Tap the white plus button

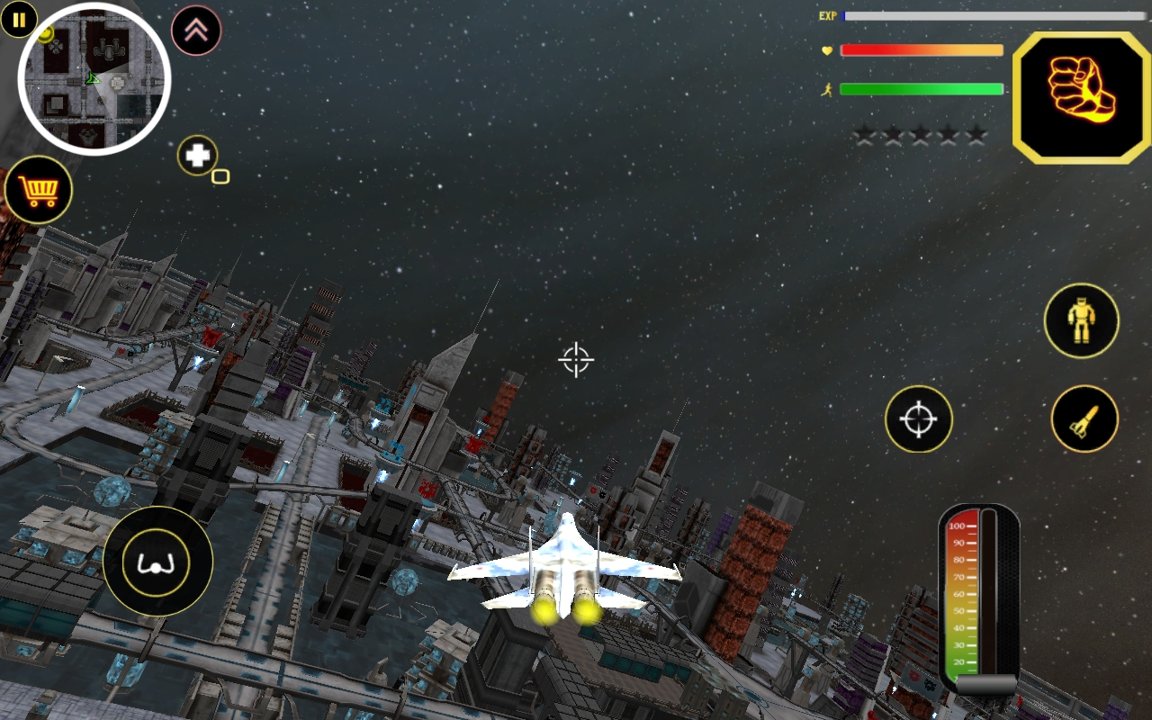(x=198, y=155)
